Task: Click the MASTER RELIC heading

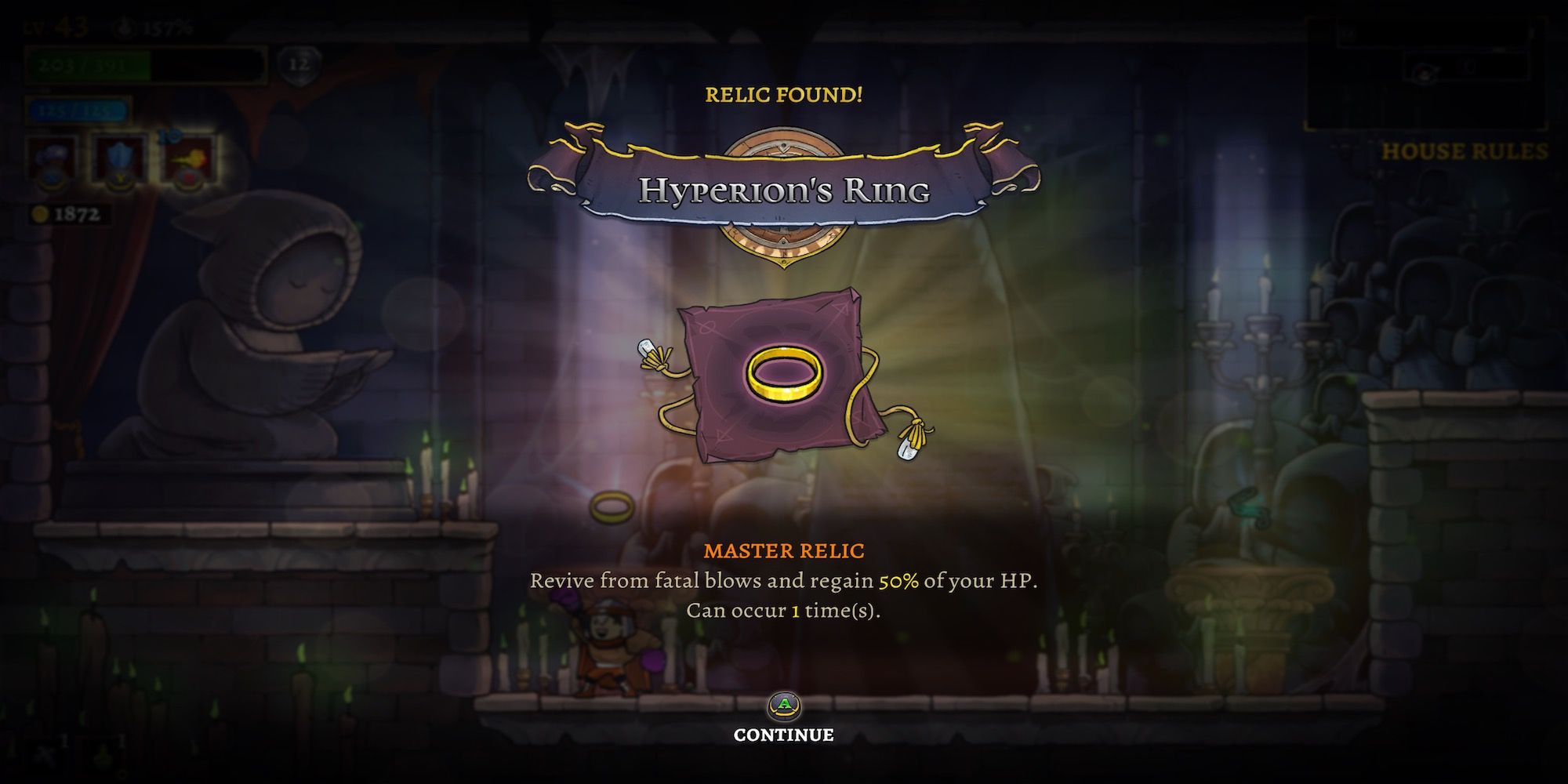Action: point(784,550)
